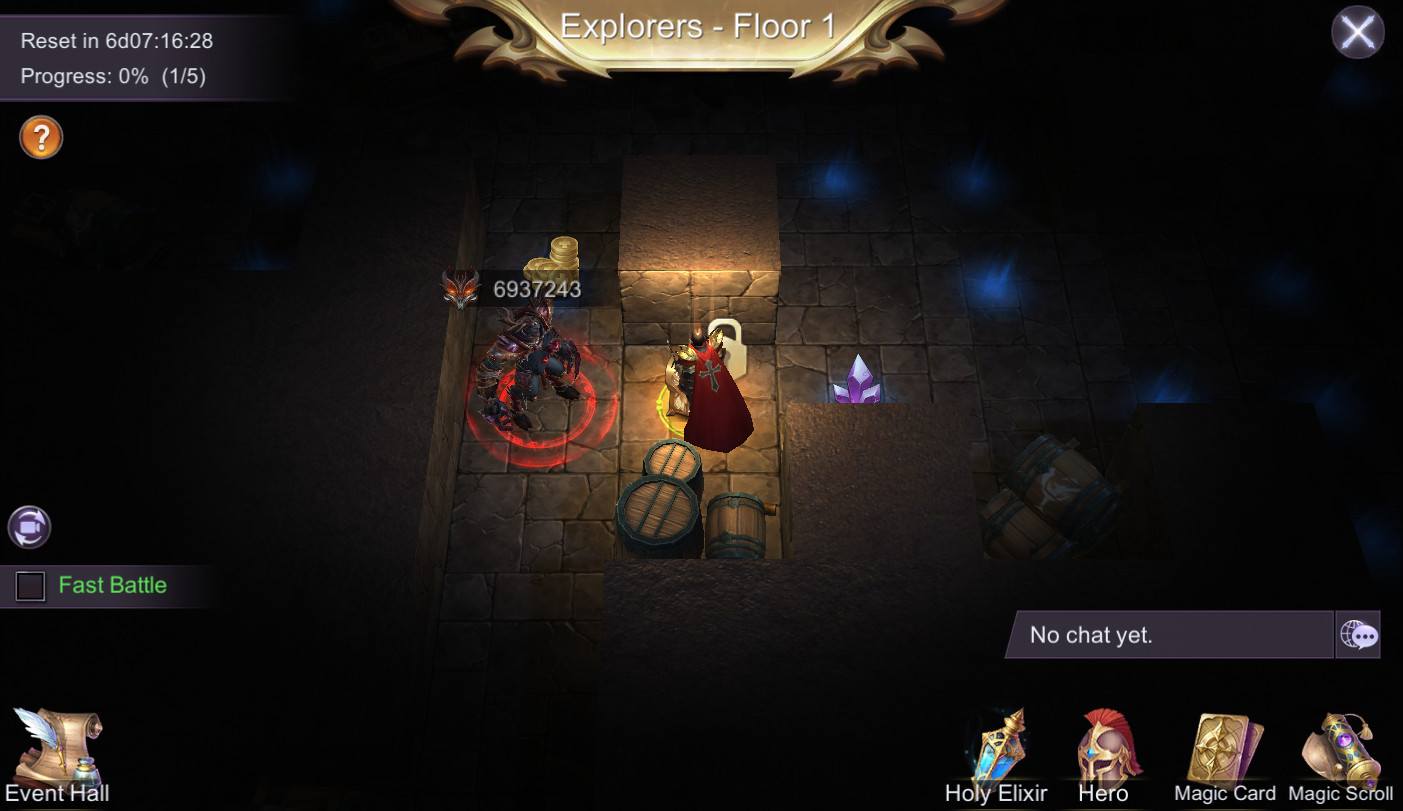This screenshot has height=811, width=1403.
Task: Open the chat bar saying No chat yet
Action: [x=1170, y=635]
